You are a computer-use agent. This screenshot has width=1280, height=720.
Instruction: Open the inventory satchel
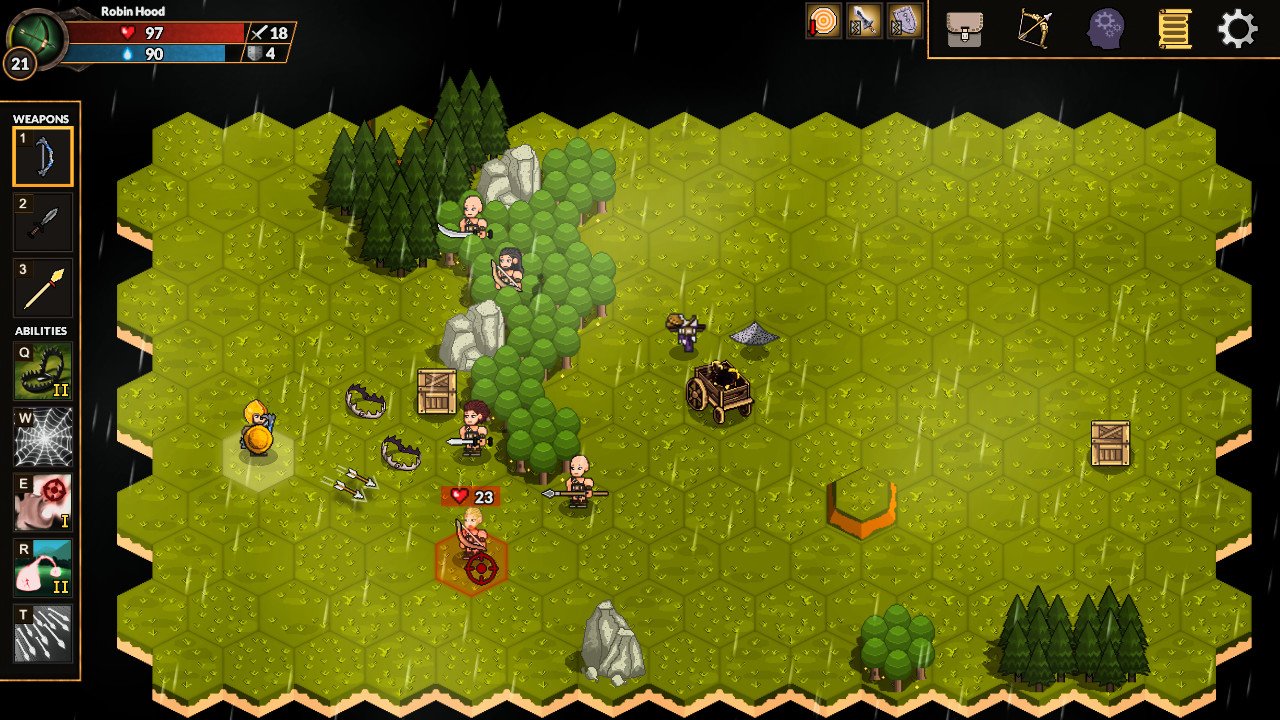click(x=964, y=29)
